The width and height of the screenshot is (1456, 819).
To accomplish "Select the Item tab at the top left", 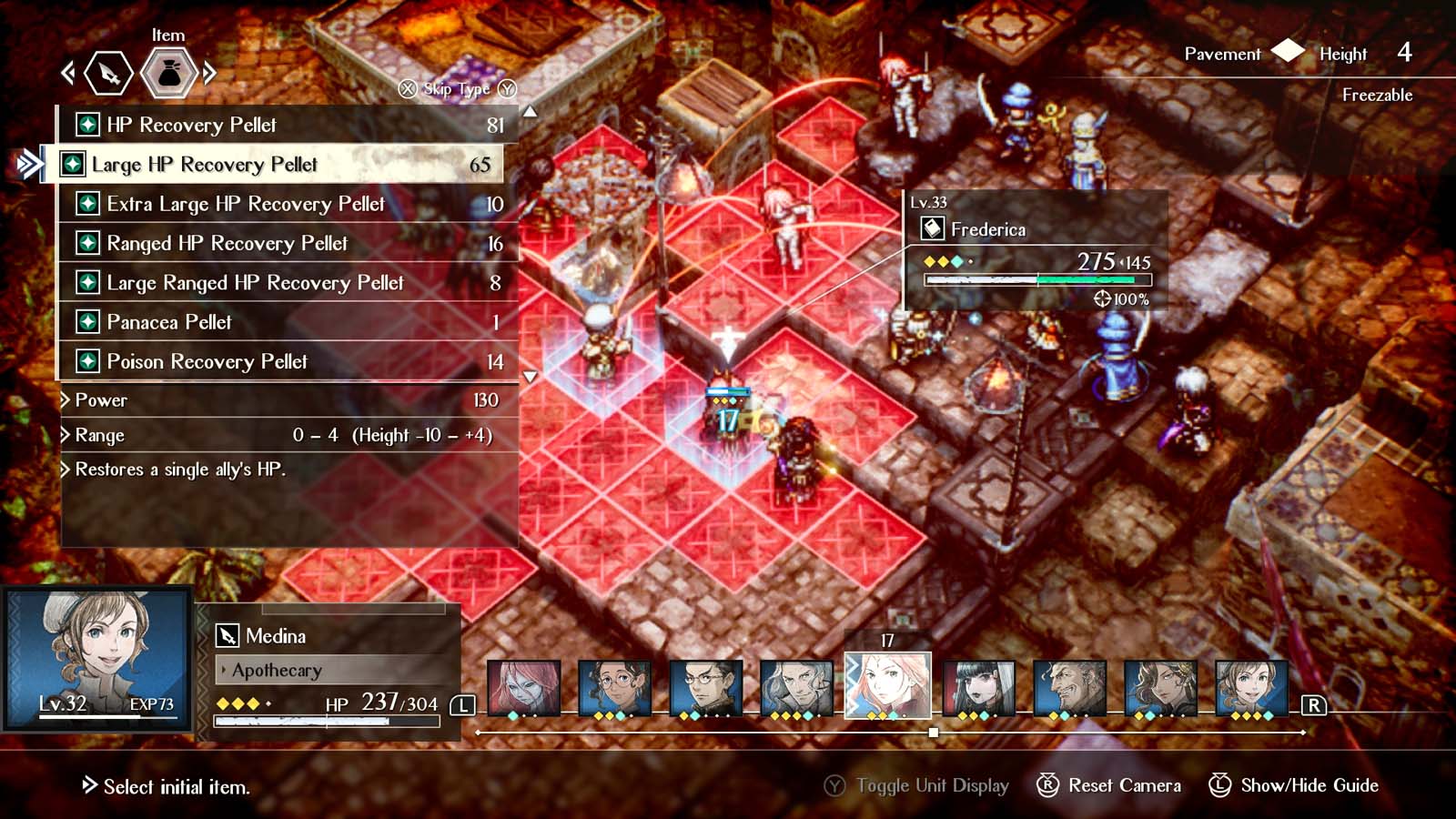I will pyautogui.click(x=168, y=35).
